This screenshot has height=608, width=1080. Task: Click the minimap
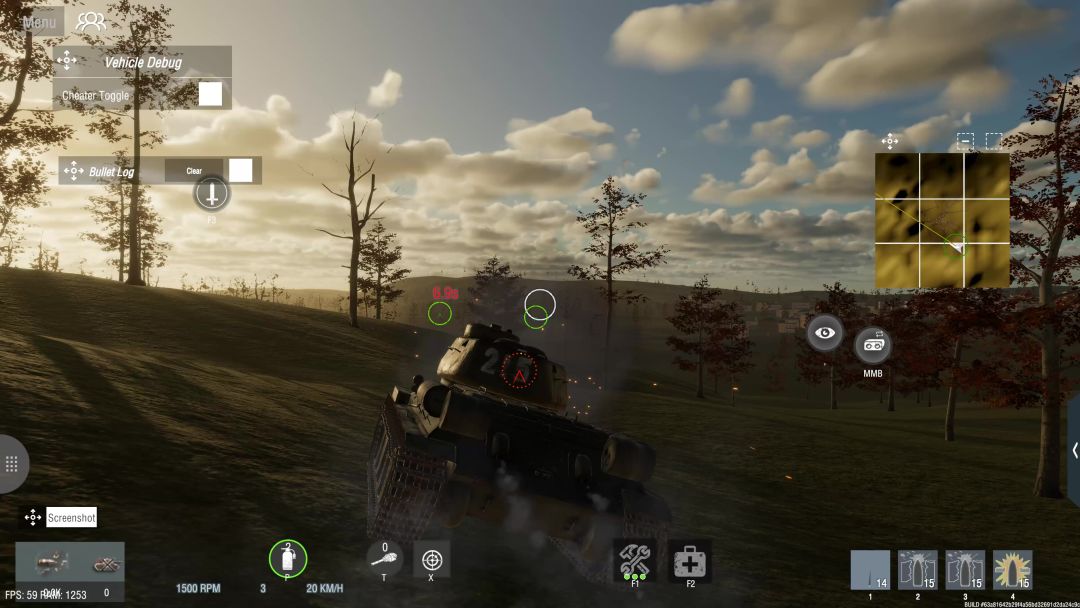[x=942, y=220]
